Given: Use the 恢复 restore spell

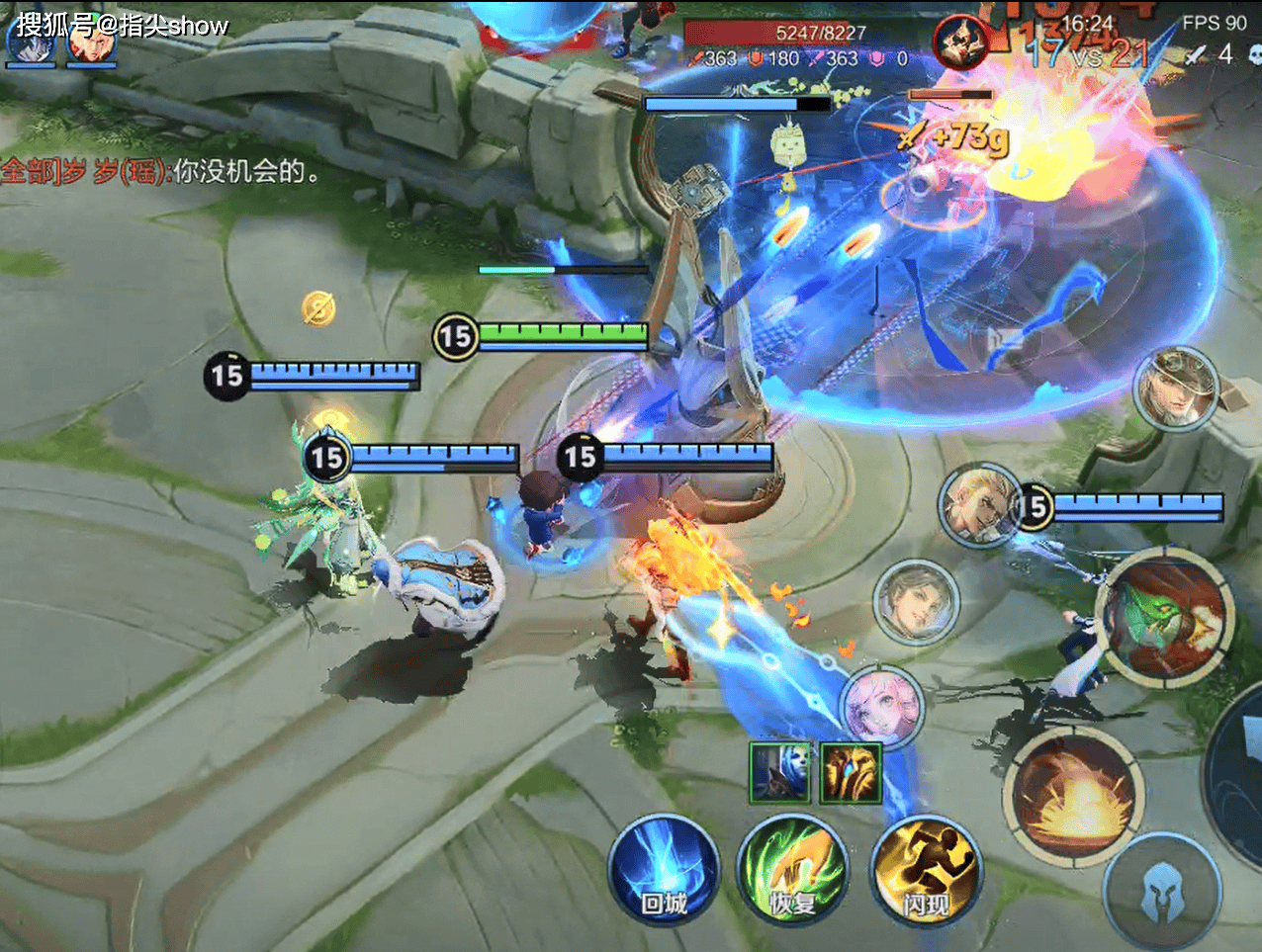Looking at the screenshot, I should pyautogui.click(x=792, y=872).
